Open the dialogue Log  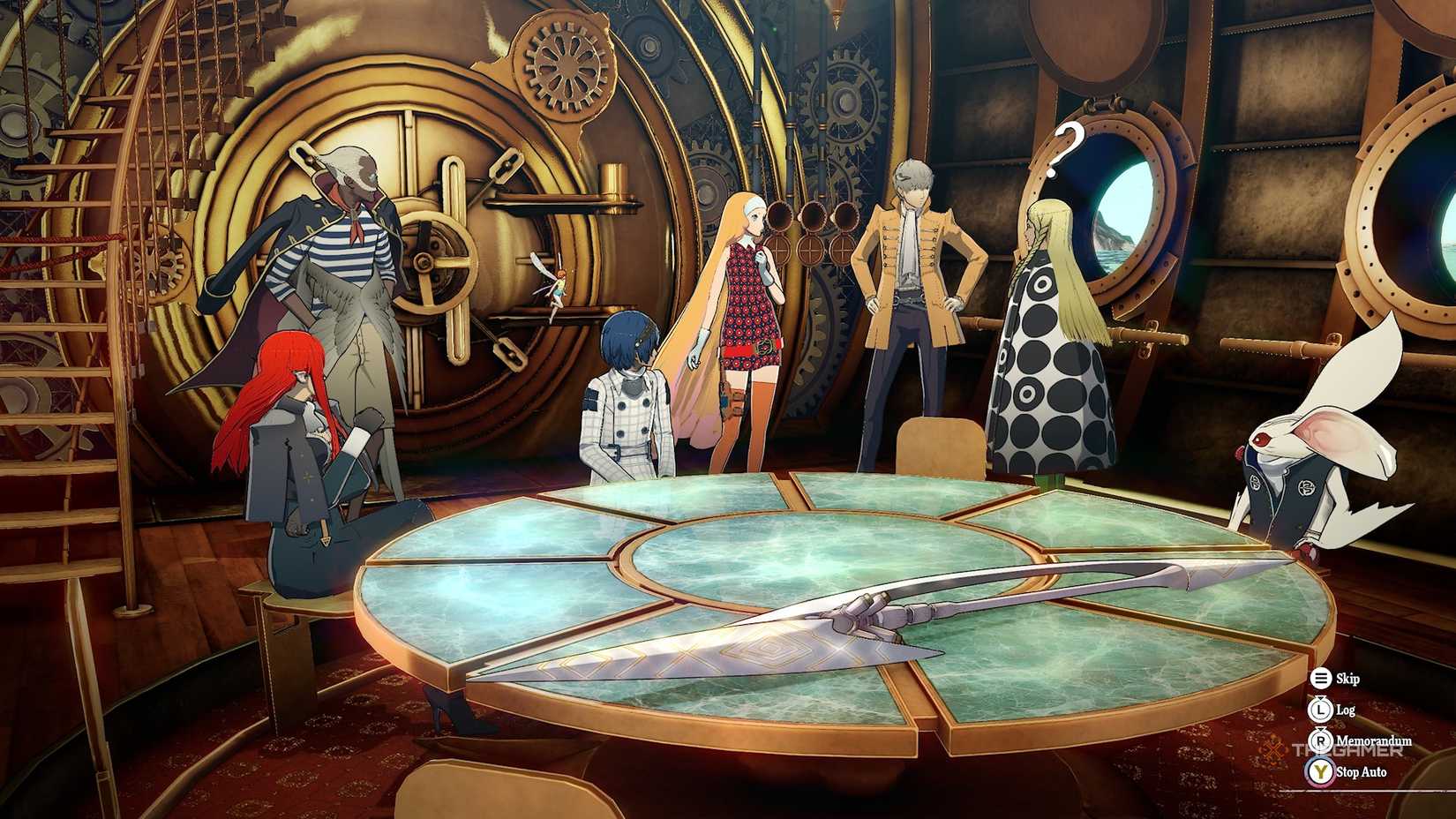click(1346, 709)
